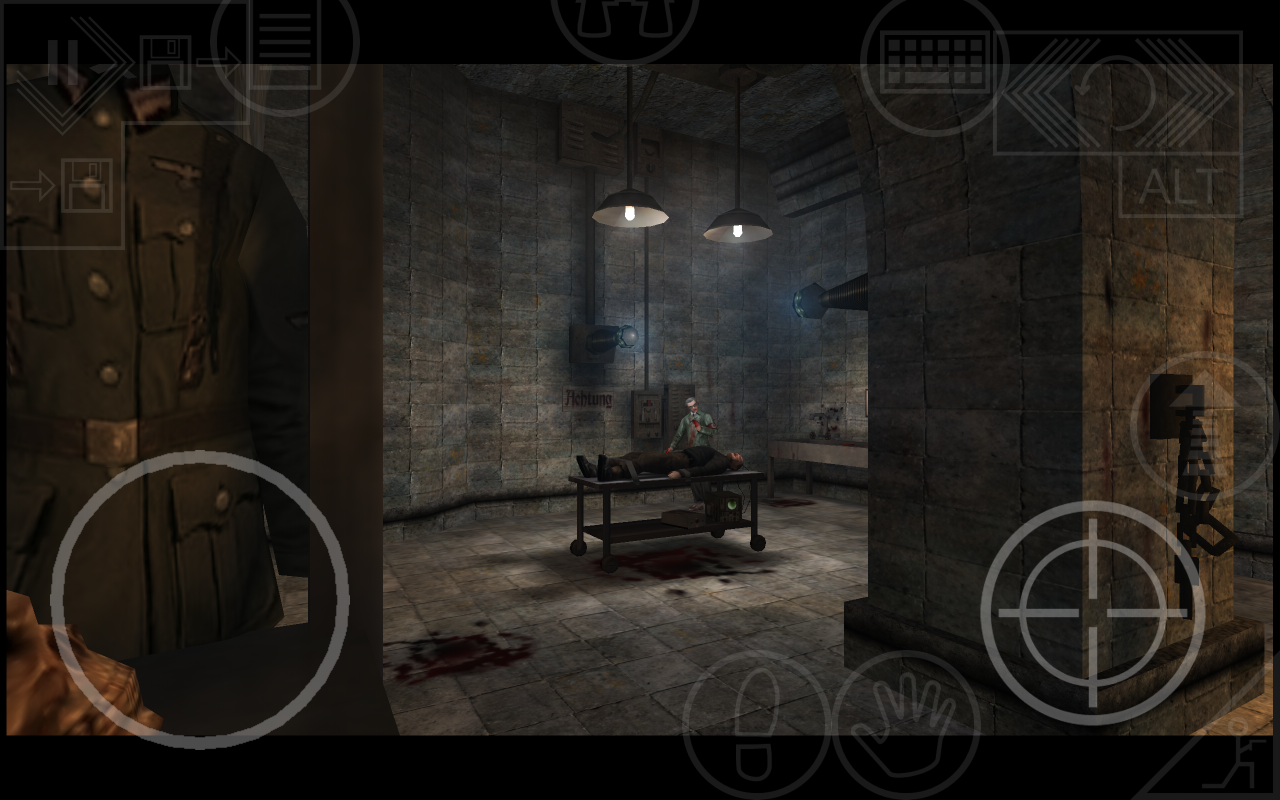Tap the large movement joystick circle
This screenshot has height=800, width=1280.
(200, 600)
